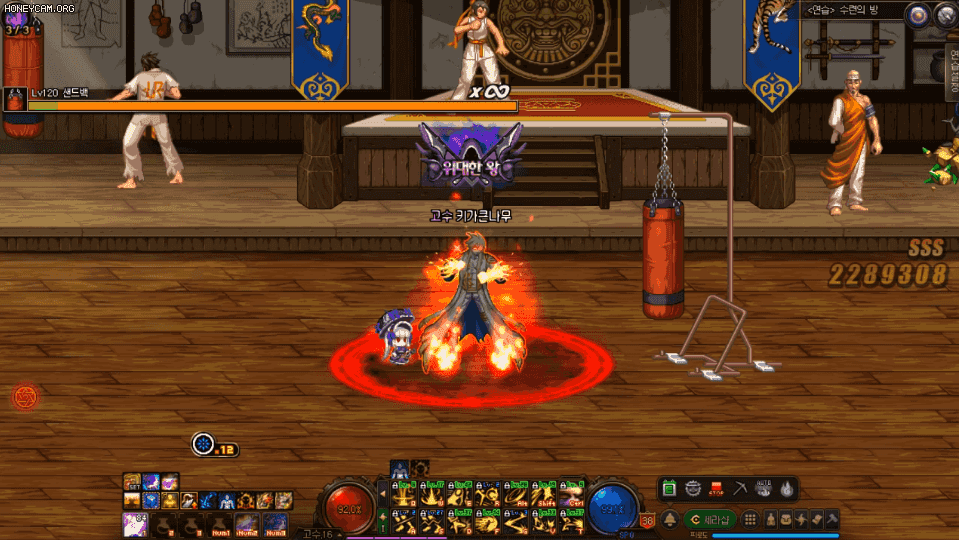Click the red STOP icon

pos(716,489)
